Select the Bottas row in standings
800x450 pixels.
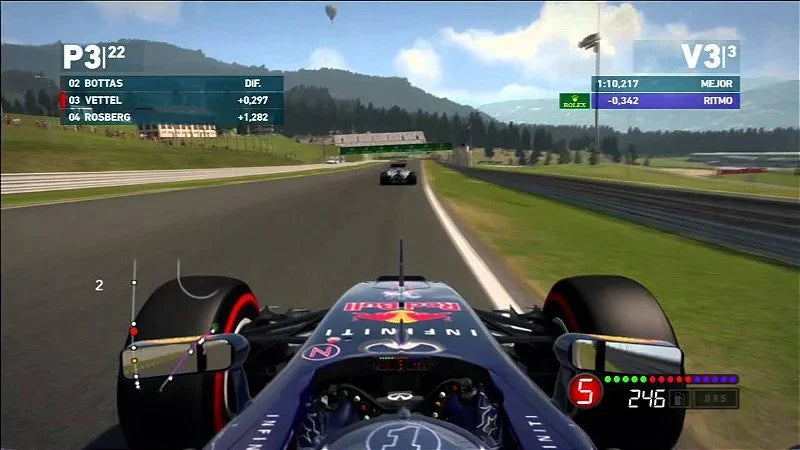(172, 84)
